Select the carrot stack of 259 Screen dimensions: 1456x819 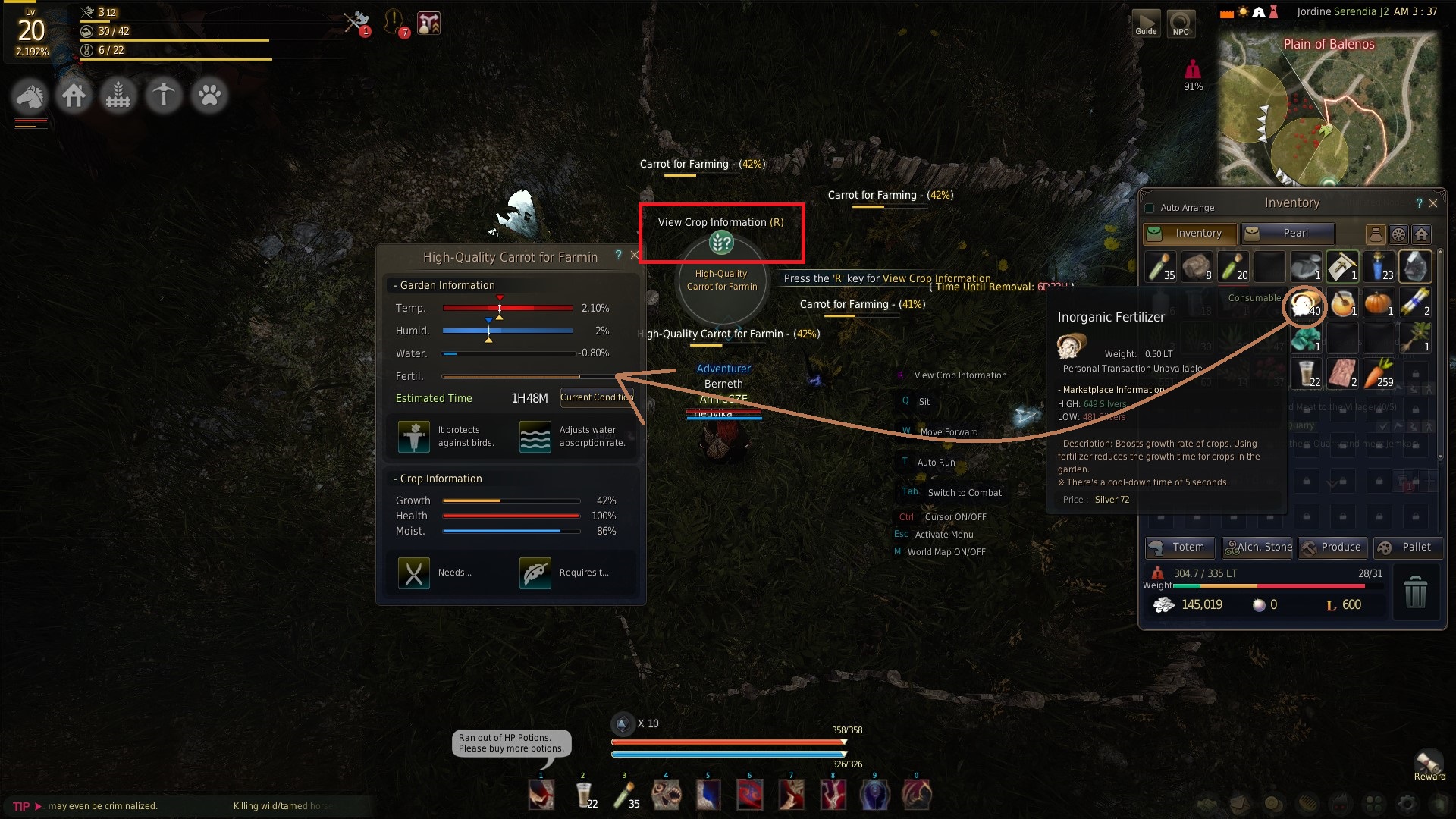tap(1379, 373)
